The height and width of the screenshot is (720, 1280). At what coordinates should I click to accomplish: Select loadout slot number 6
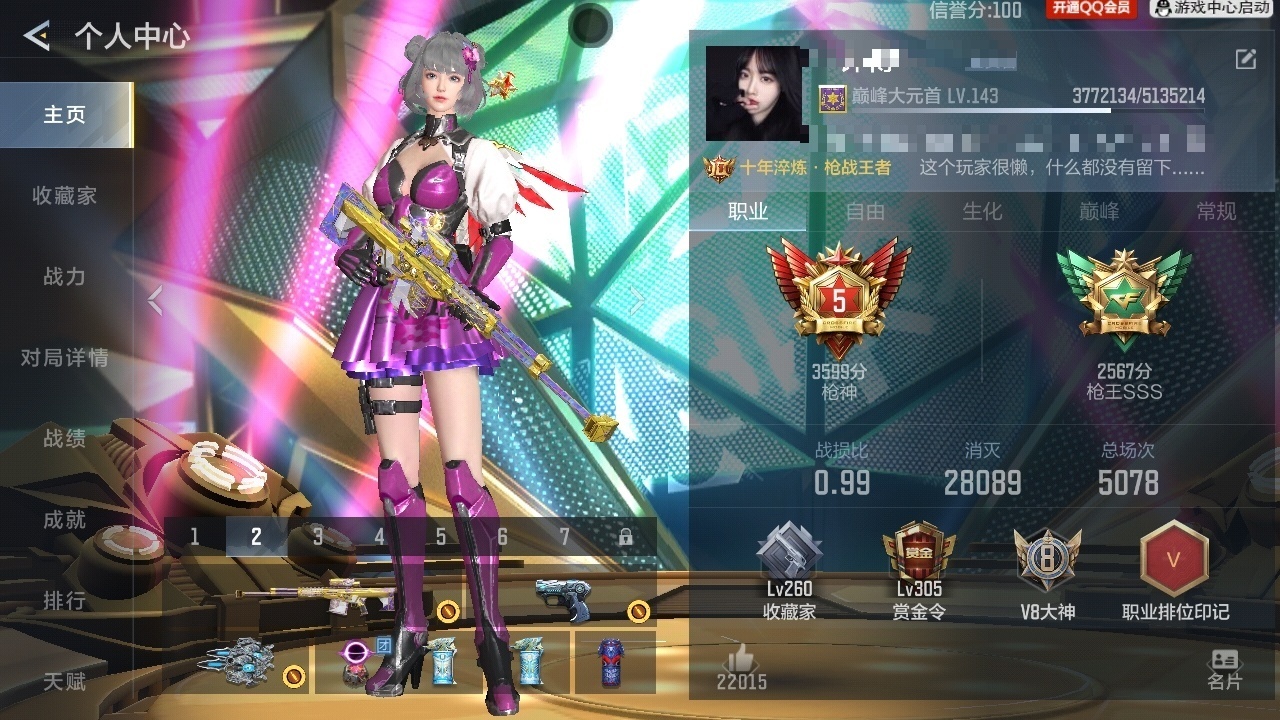click(502, 537)
